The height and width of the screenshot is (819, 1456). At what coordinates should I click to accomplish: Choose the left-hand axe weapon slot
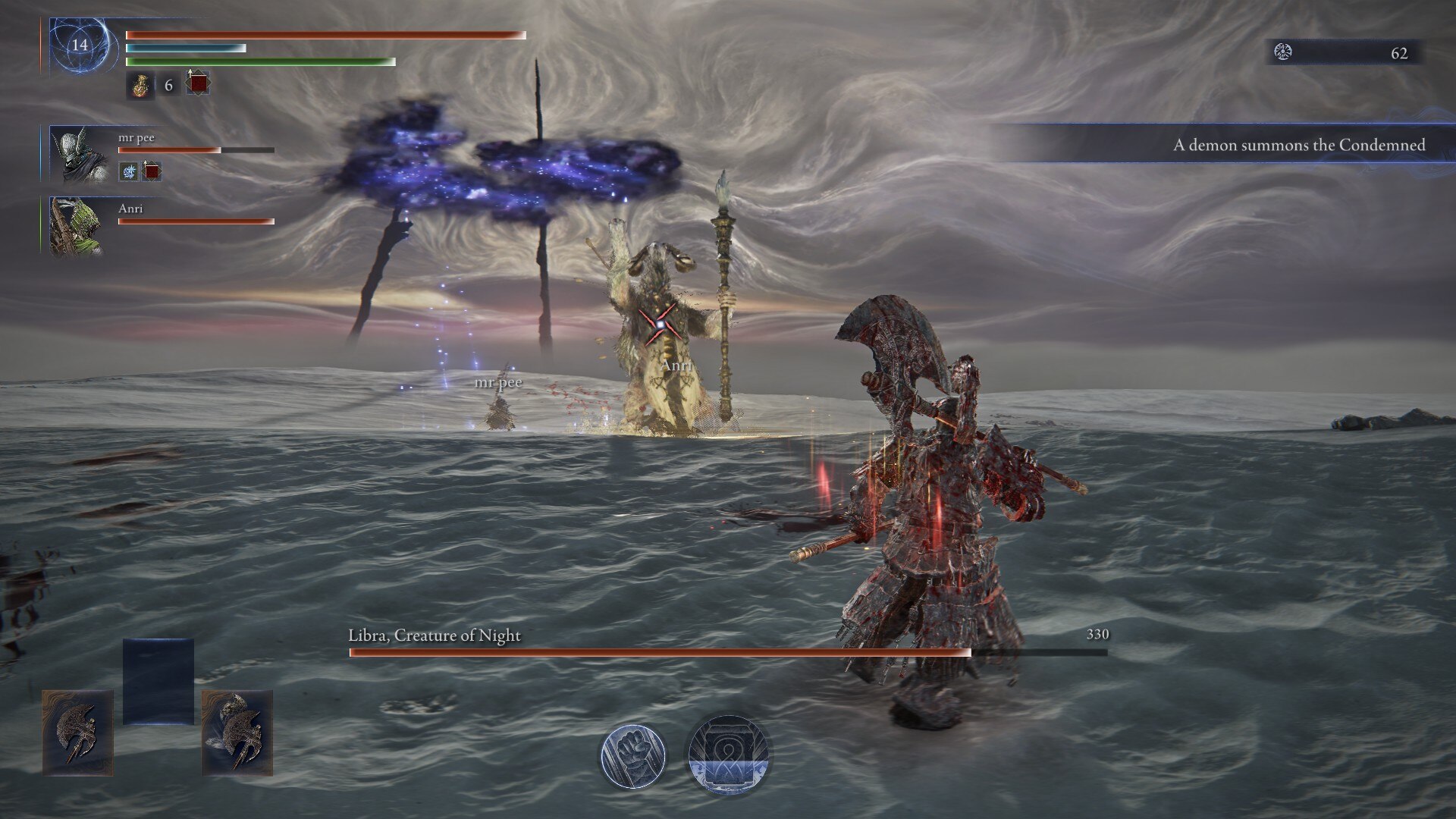point(78,733)
